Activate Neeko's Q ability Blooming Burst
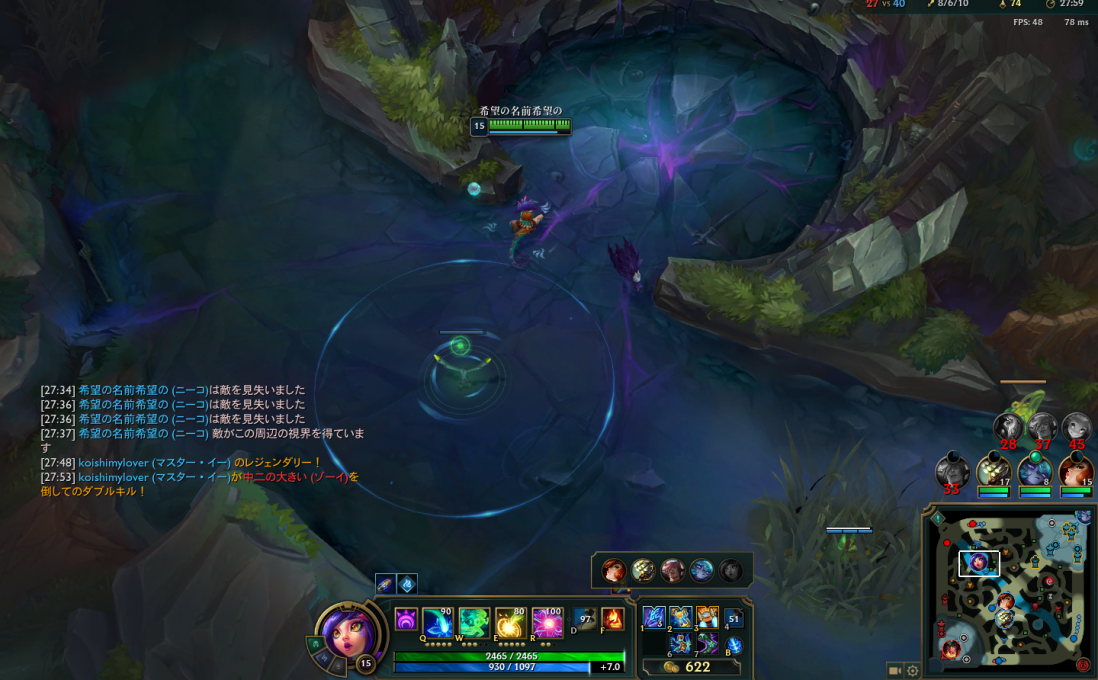 tap(437, 623)
